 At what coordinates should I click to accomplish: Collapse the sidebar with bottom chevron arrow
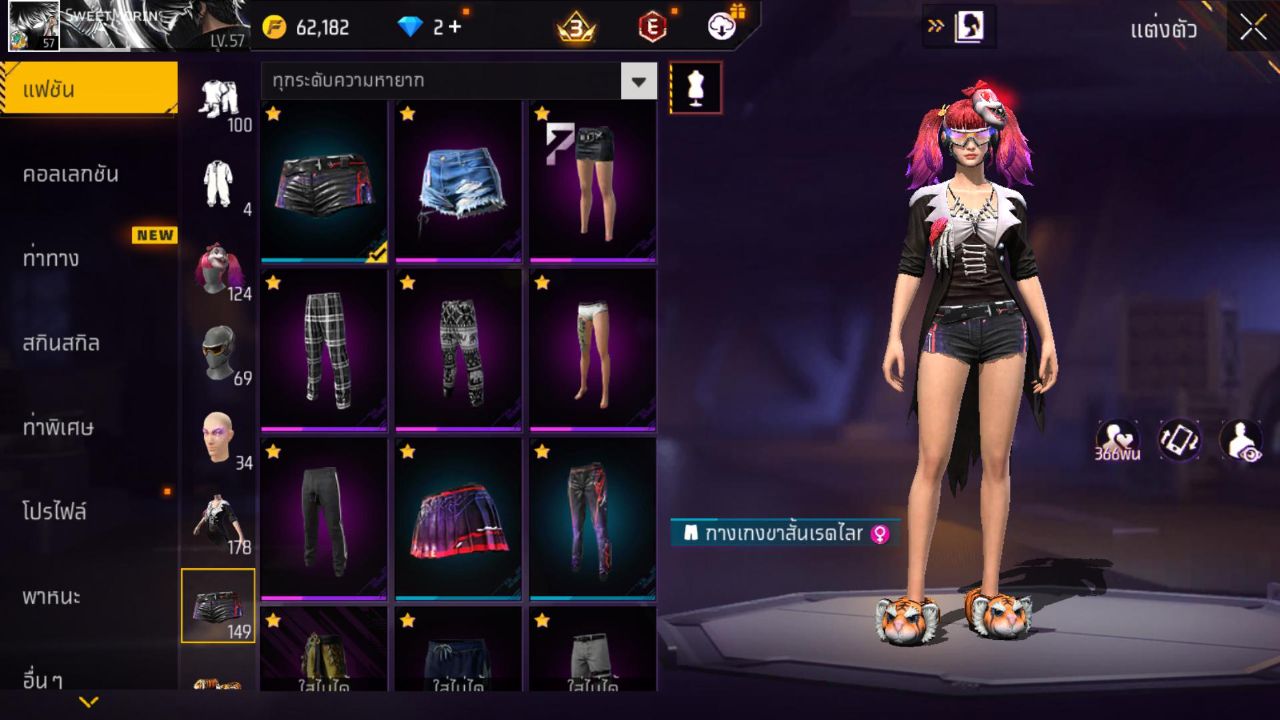coord(88,702)
